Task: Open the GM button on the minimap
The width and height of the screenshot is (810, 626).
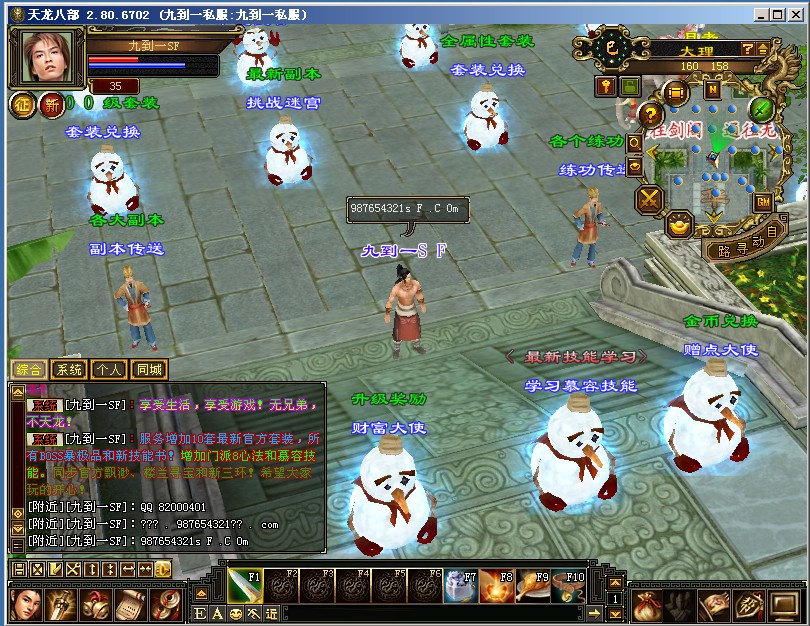Action: pos(763,202)
